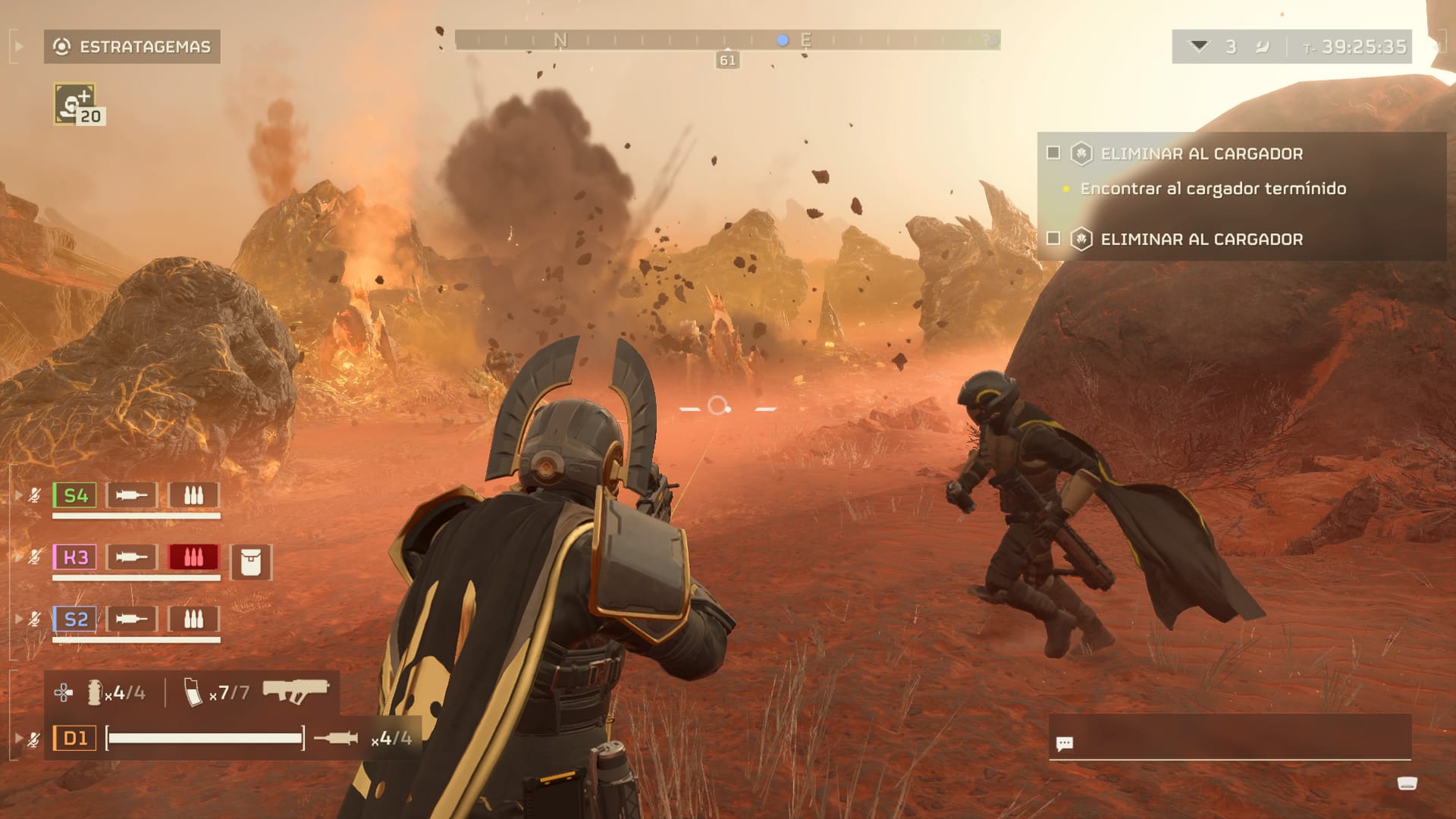This screenshot has width=1456, height=819.
Task: Select squad member S4 tag
Action: click(x=75, y=496)
